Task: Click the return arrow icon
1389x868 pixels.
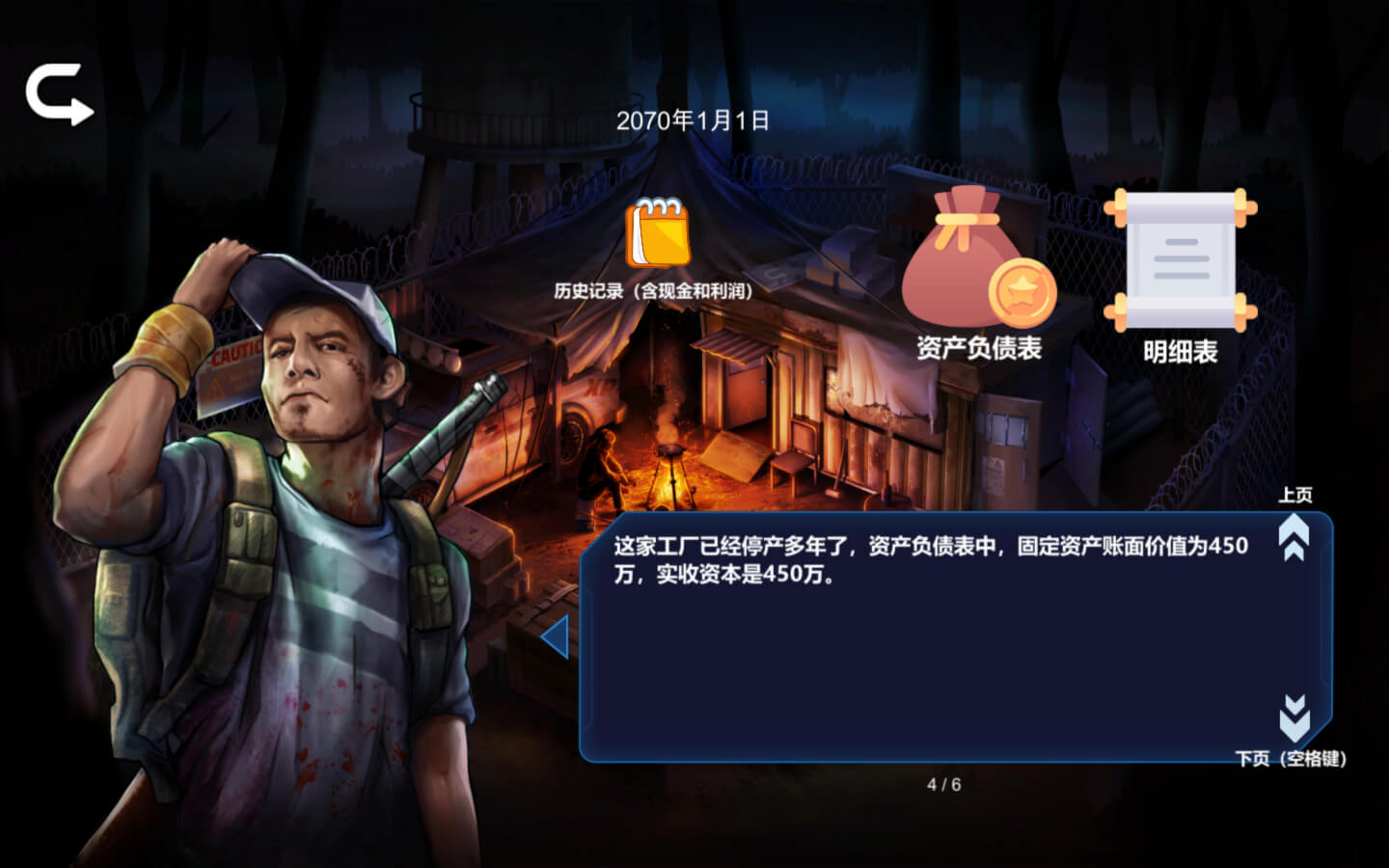Action: pyautogui.click(x=59, y=94)
